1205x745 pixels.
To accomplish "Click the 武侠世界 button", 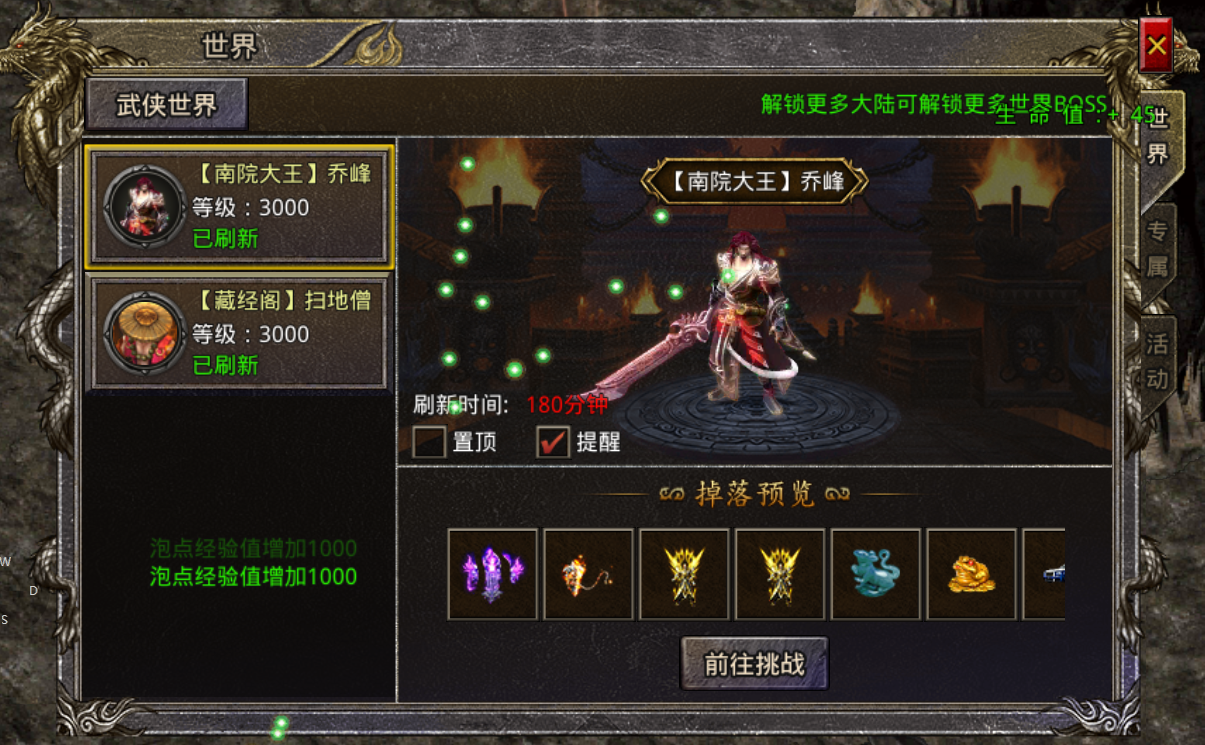I will tap(167, 105).
